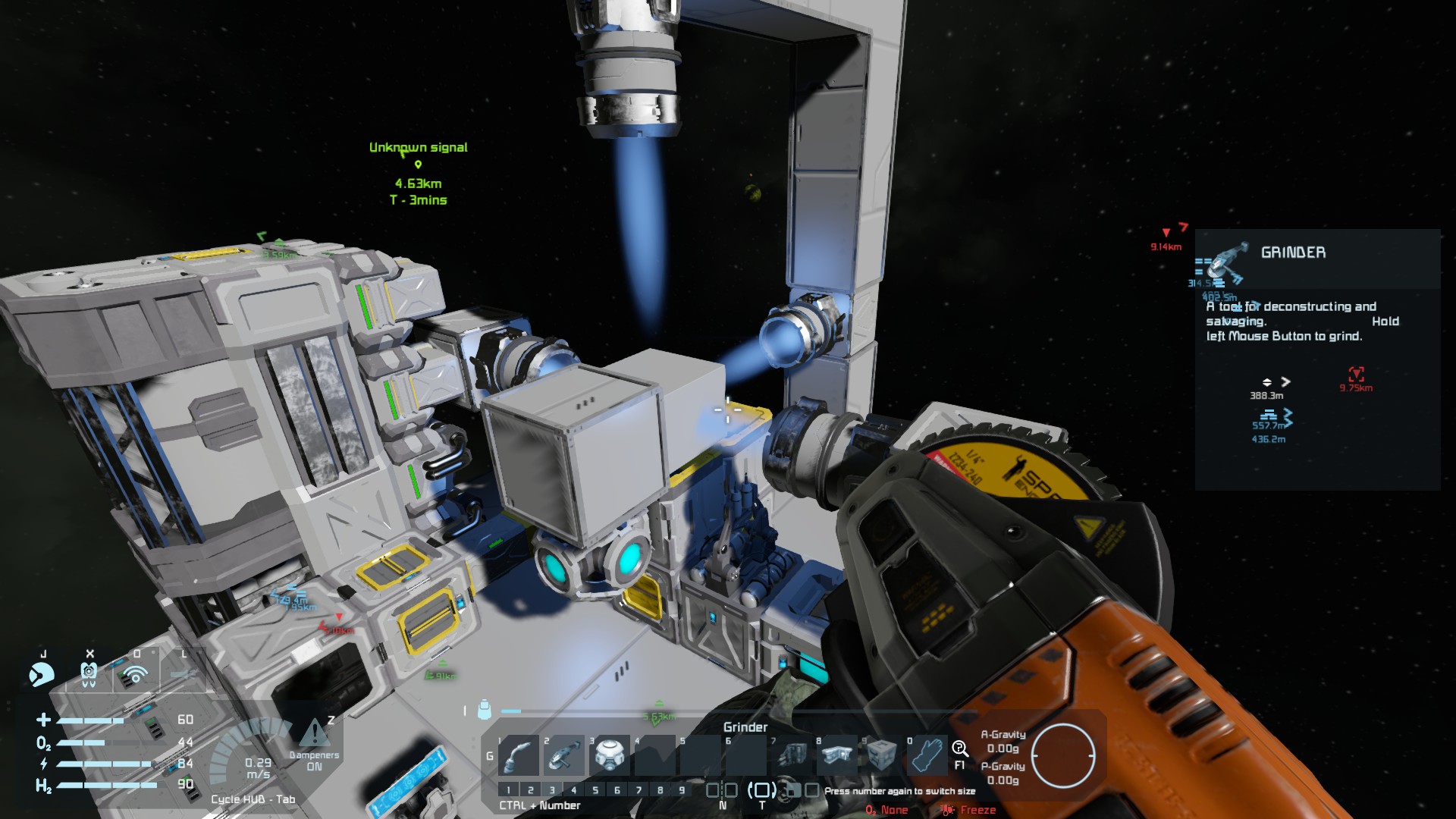Toggle the flashlight icon
Screen dimensions: 1456x819
[x=183, y=673]
